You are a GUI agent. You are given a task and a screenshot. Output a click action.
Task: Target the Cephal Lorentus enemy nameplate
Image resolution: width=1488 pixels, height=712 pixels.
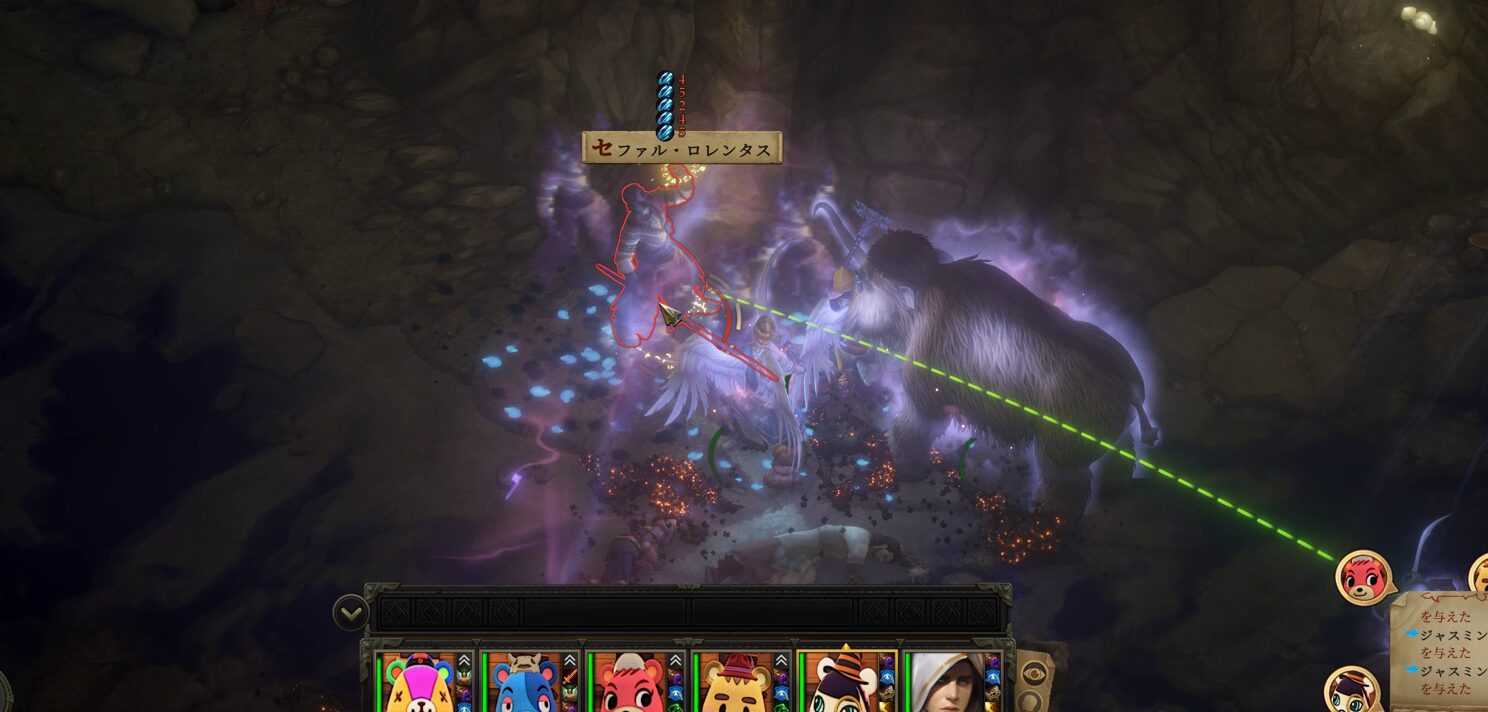pos(682,149)
